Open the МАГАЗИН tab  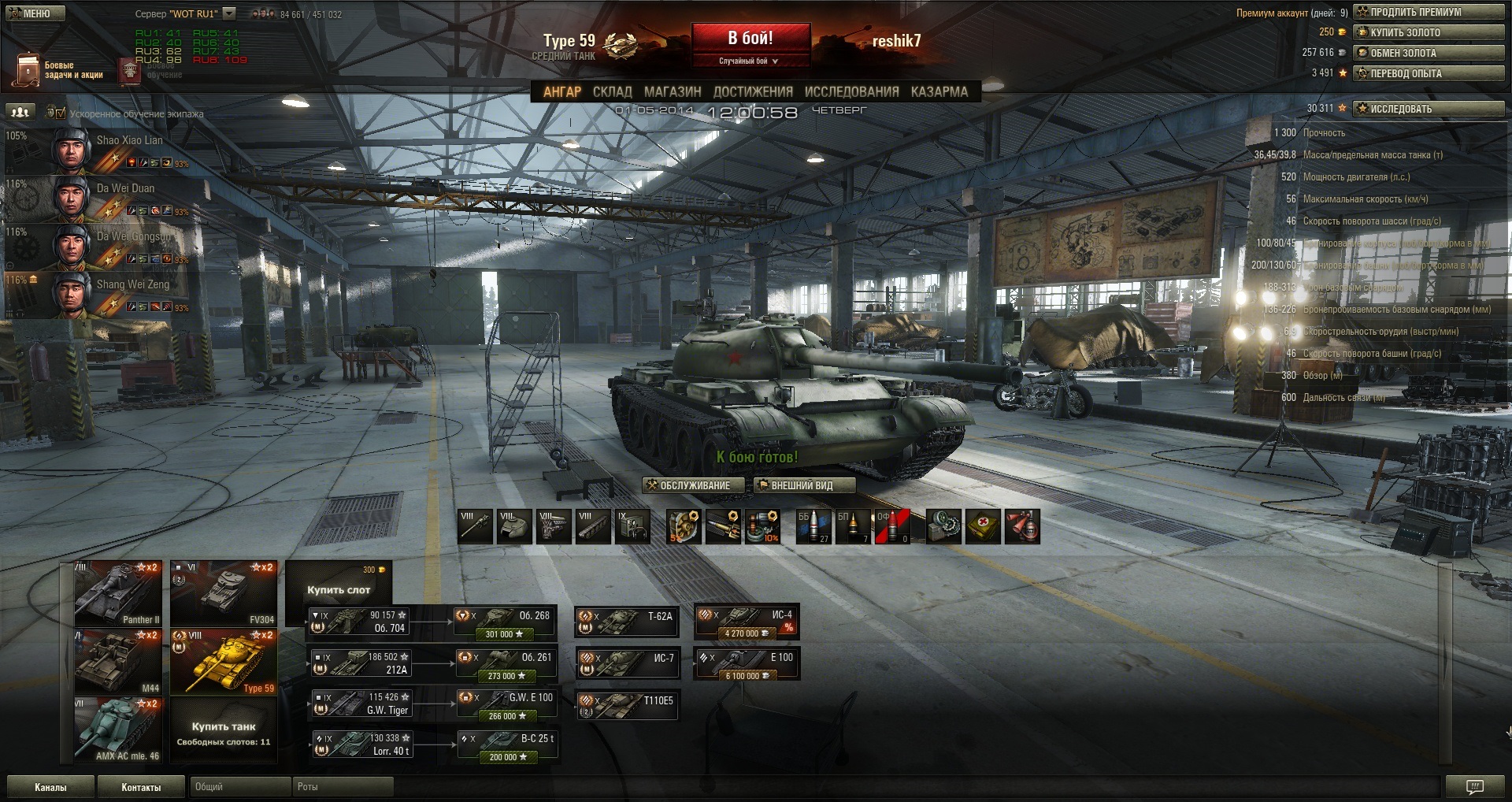pos(672,91)
